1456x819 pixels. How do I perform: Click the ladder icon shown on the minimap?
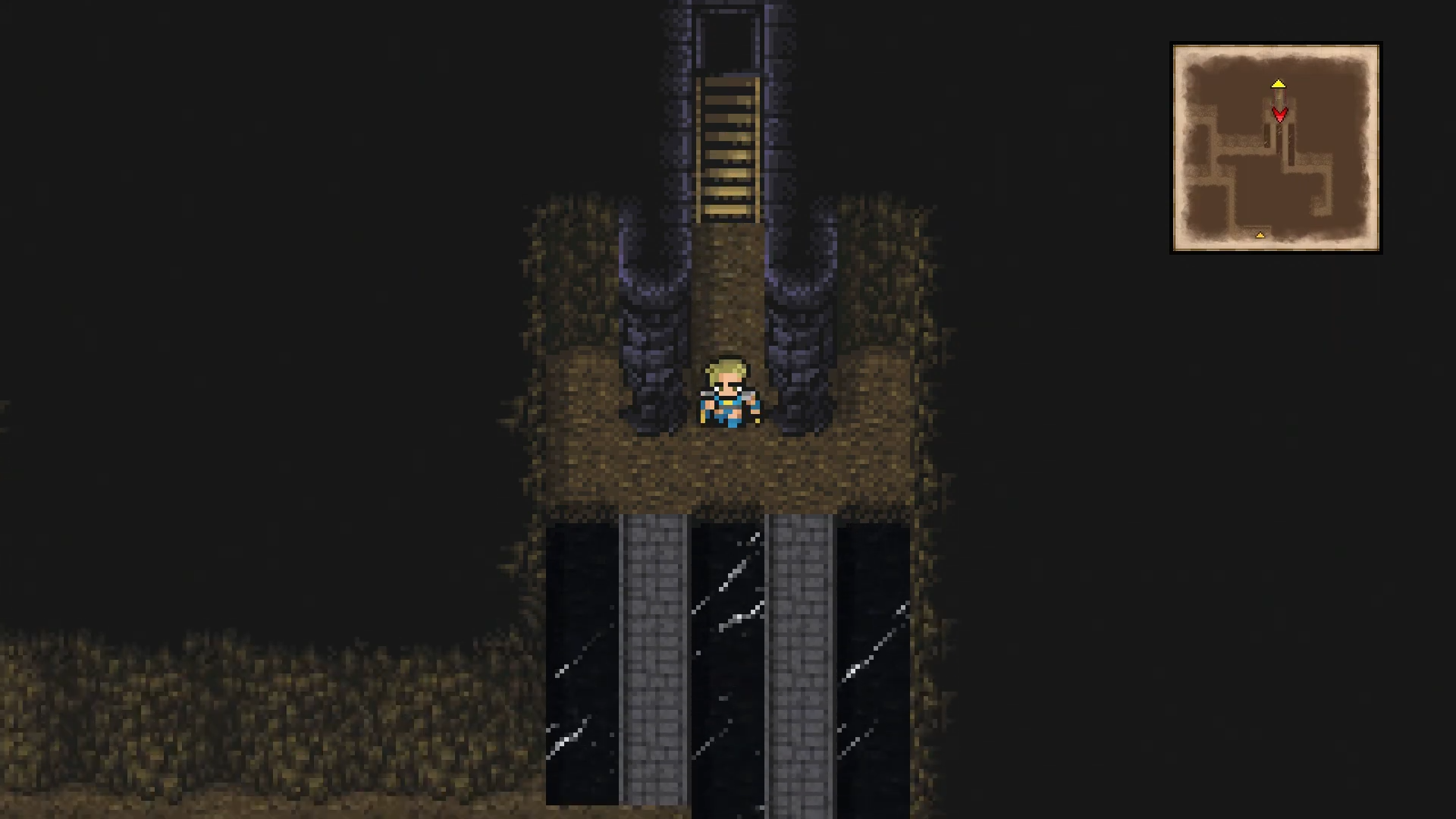click(x=1279, y=97)
